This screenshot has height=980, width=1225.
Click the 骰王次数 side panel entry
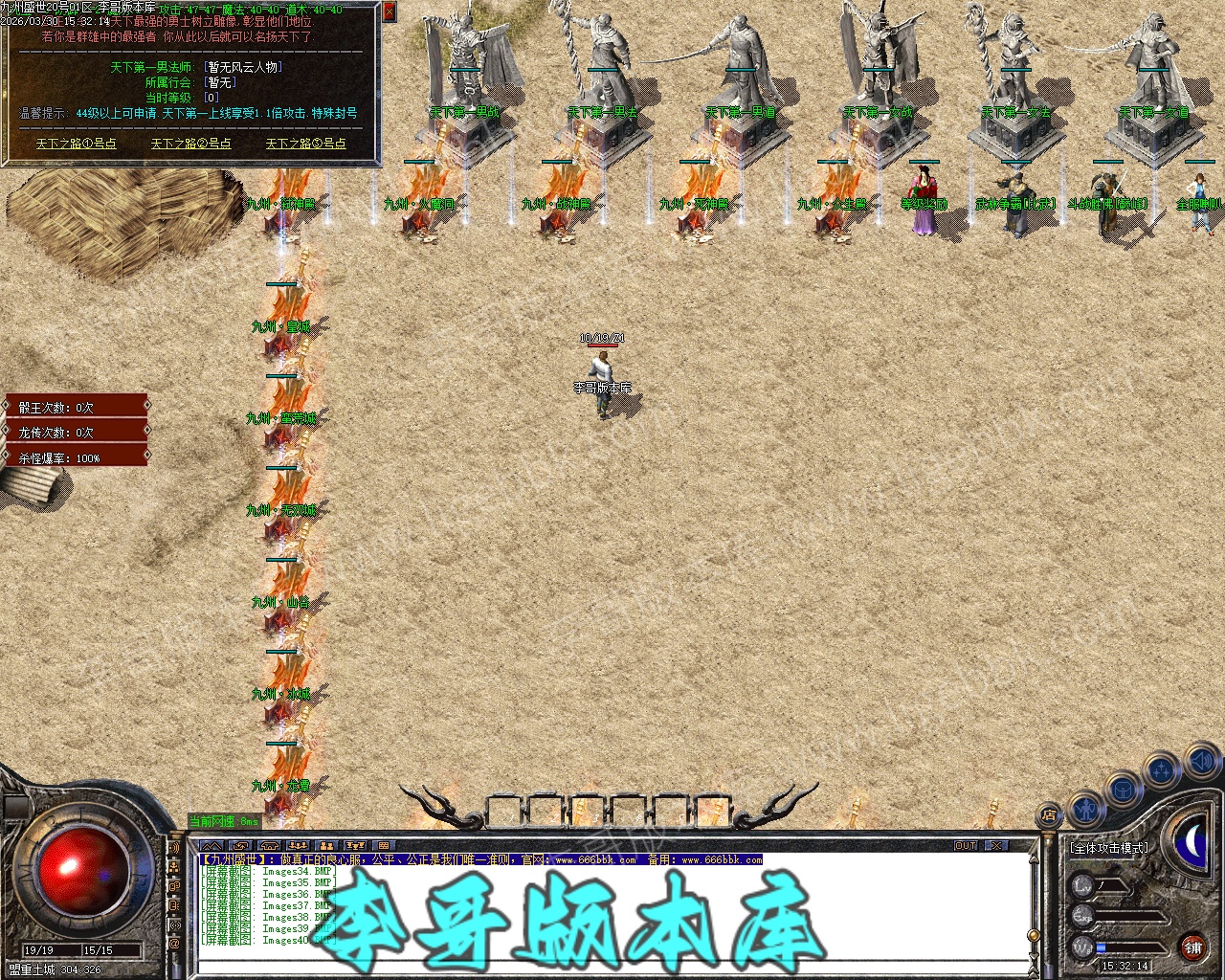point(77,407)
